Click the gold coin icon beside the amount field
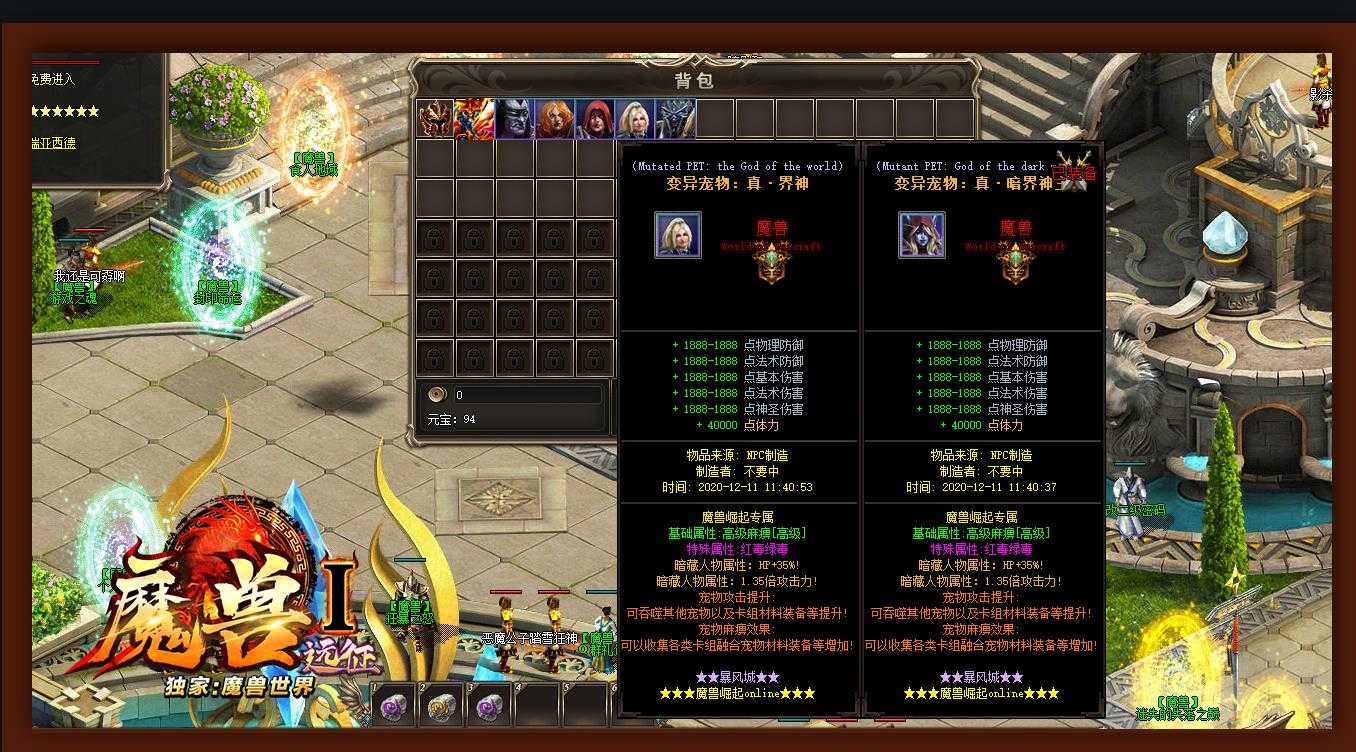 pyautogui.click(x=434, y=395)
